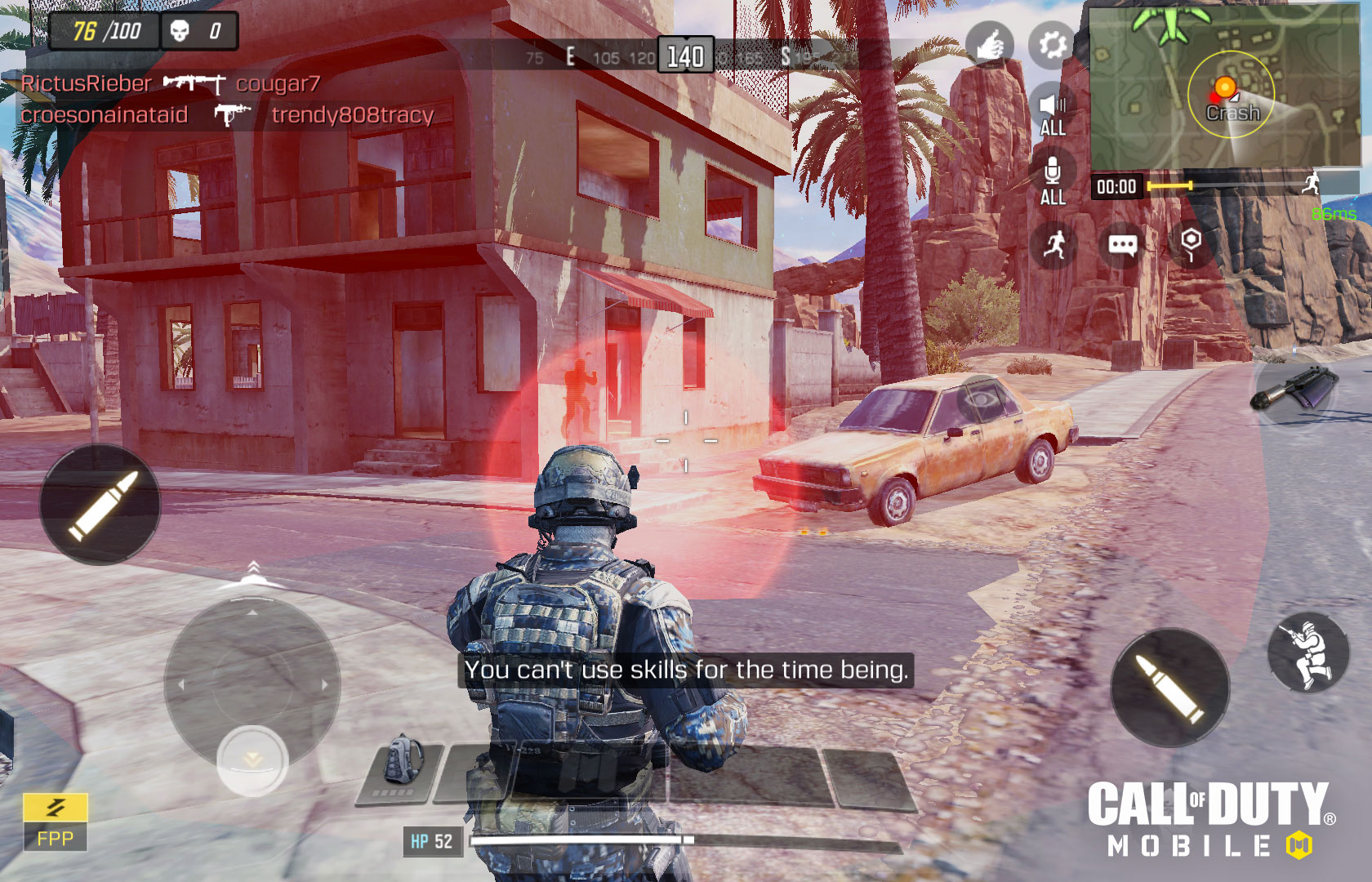Select the wingsuit launcher skill icon
The height and width of the screenshot is (882, 1372).
(x=1294, y=389)
